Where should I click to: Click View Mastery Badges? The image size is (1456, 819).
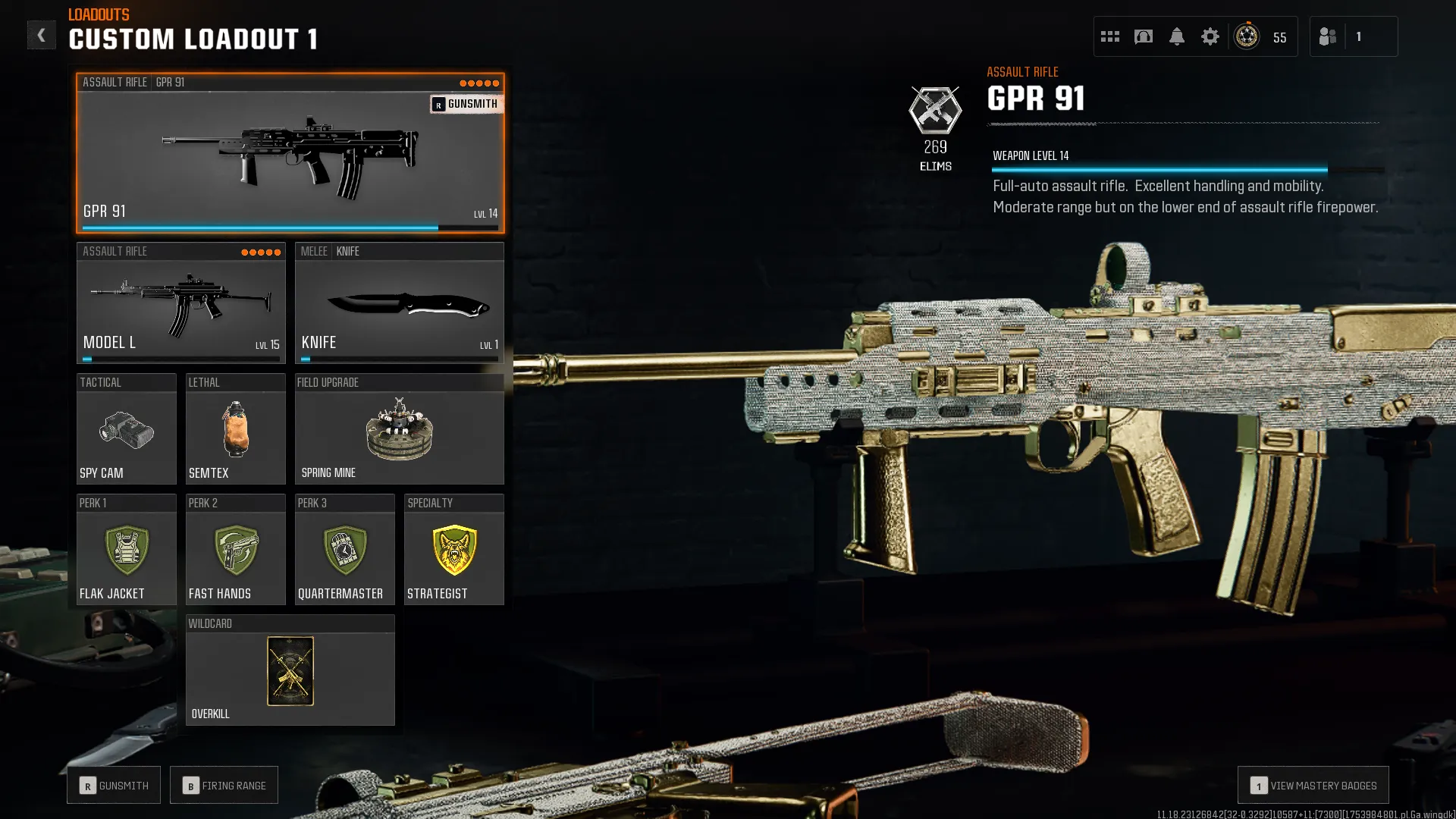click(1313, 785)
